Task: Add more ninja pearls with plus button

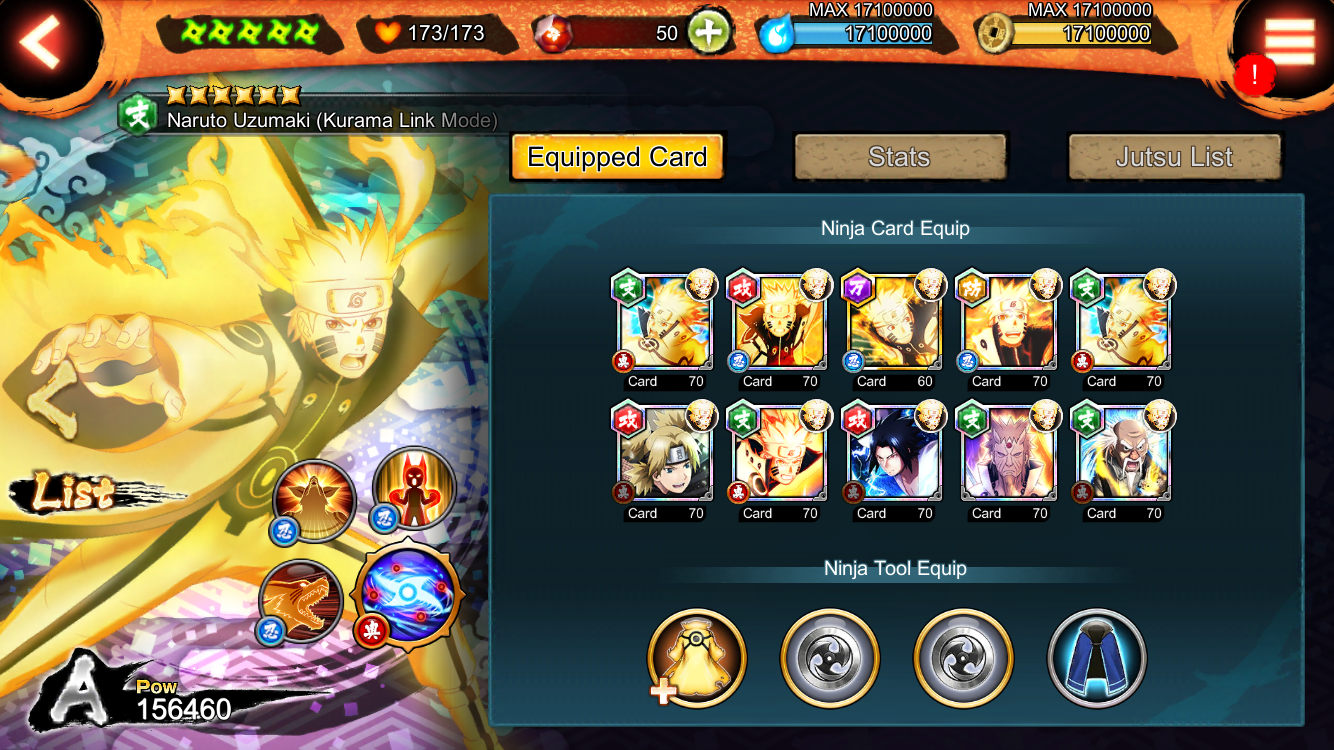Action: (708, 33)
